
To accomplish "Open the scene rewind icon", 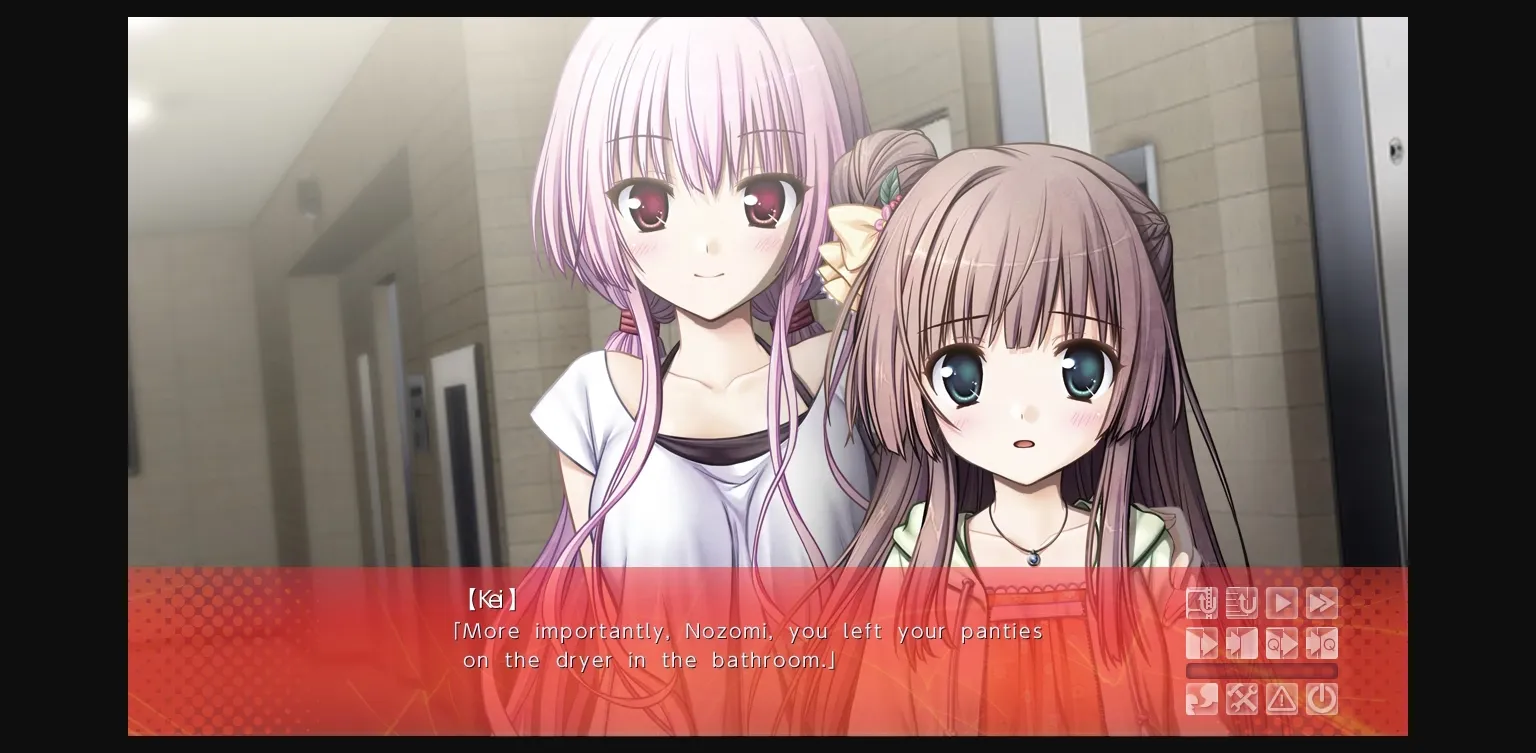I will pyautogui.click(x=1201, y=603).
